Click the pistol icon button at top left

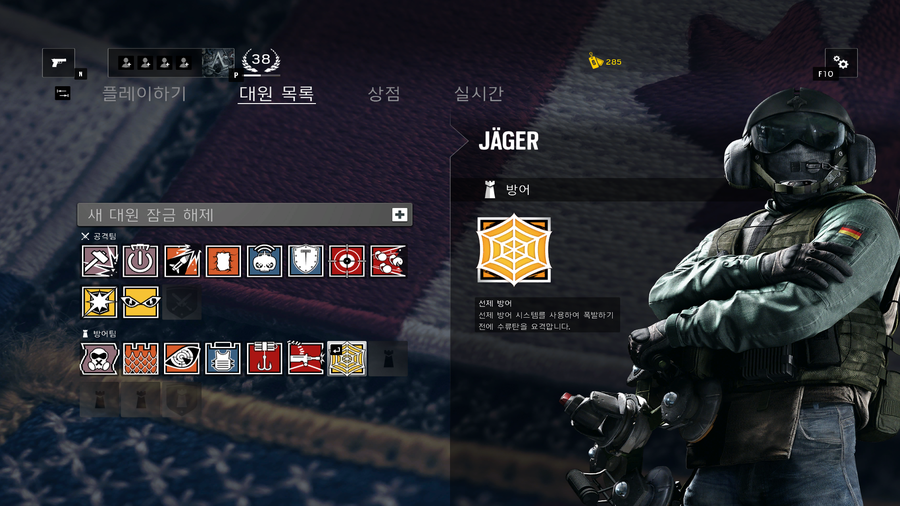58,63
